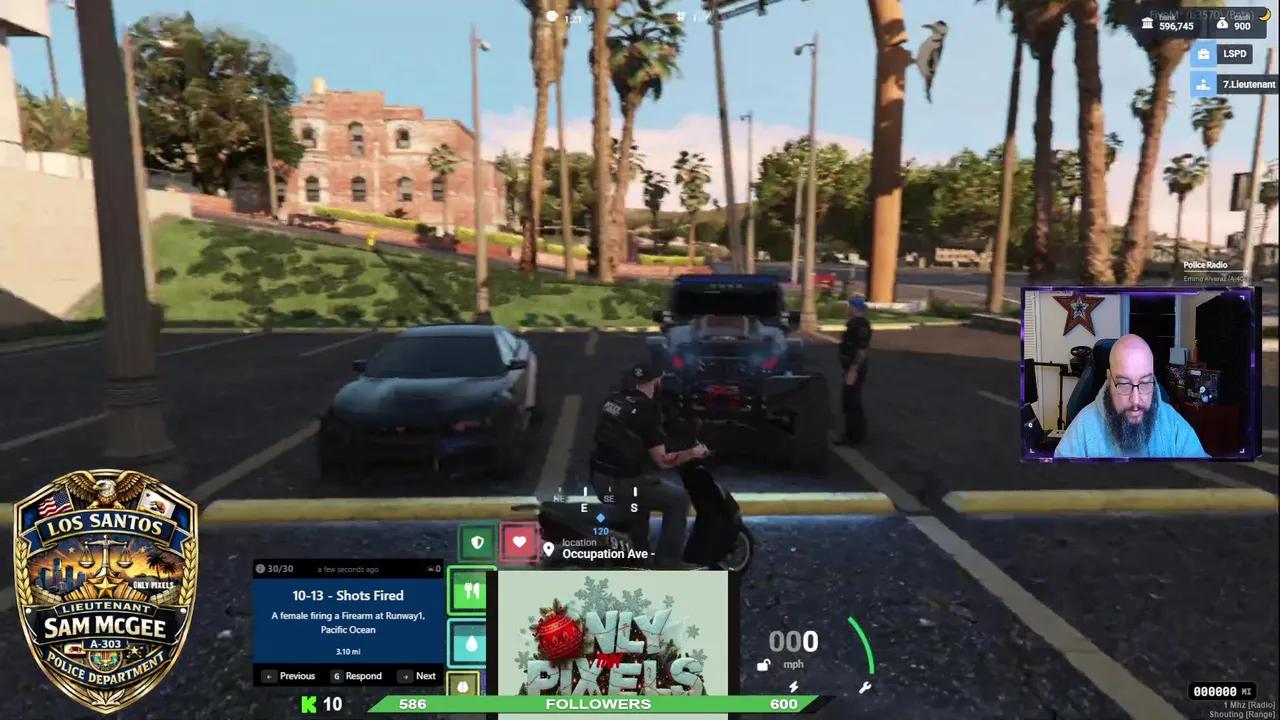1280x720 pixels.
Task: Click Respond on the Shots Fired dispatch
Action: (x=358, y=676)
